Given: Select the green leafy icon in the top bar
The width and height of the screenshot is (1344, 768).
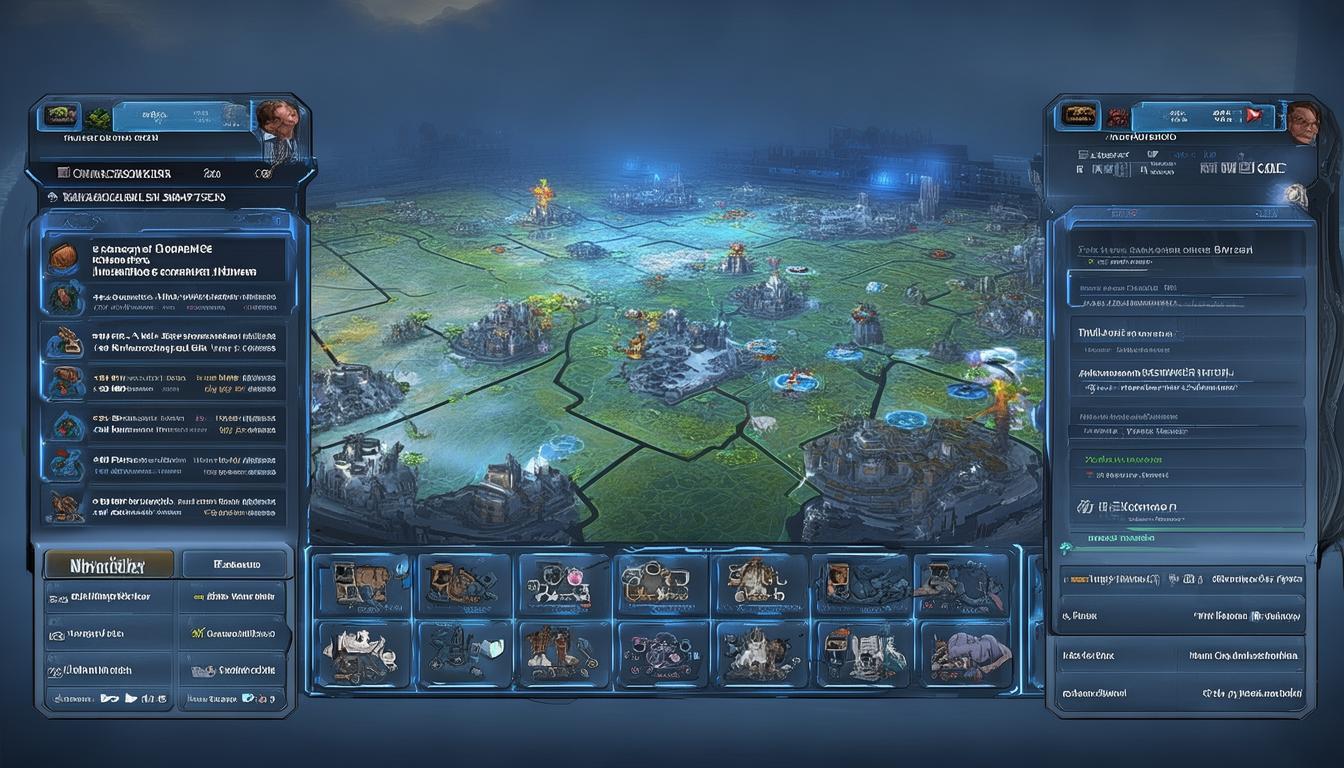Looking at the screenshot, I should click(98, 118).
